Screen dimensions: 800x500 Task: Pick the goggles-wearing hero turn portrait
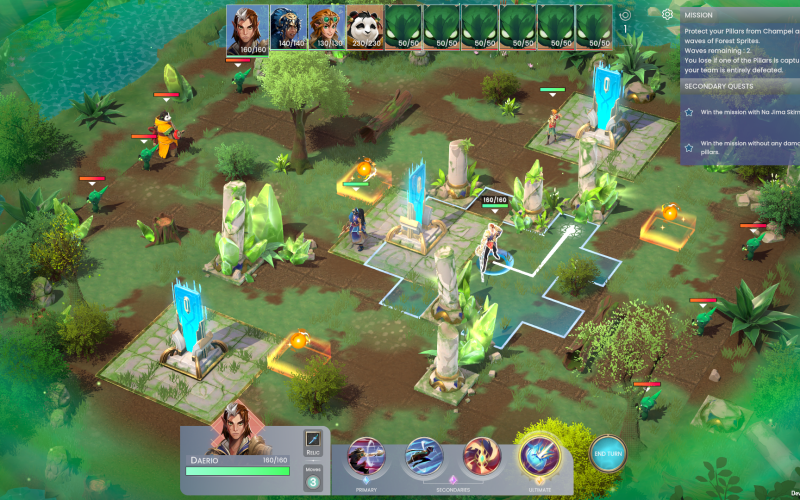click(327, 28)
